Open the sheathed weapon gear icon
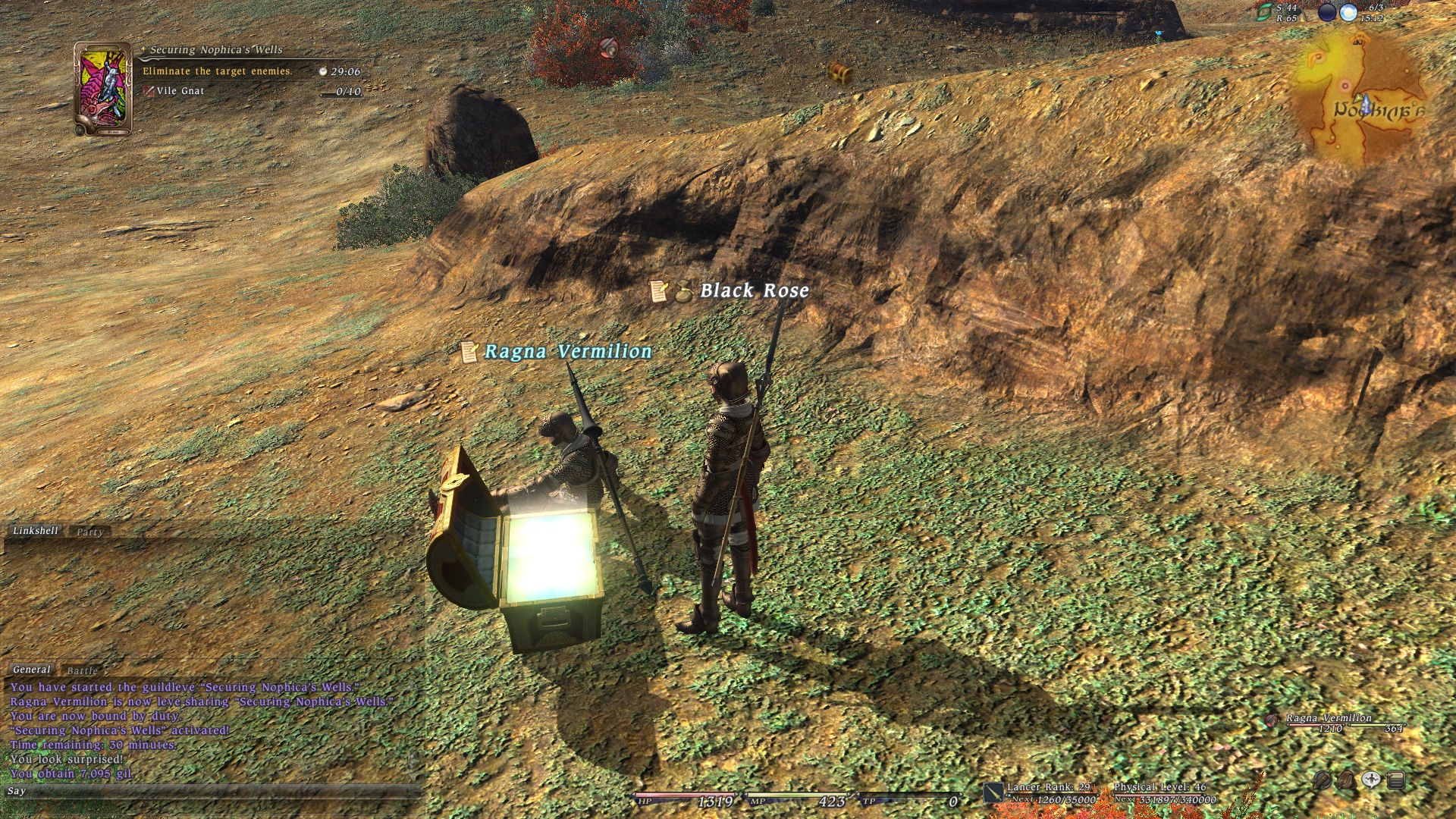1456x819 pixels. pos(1322,780)
